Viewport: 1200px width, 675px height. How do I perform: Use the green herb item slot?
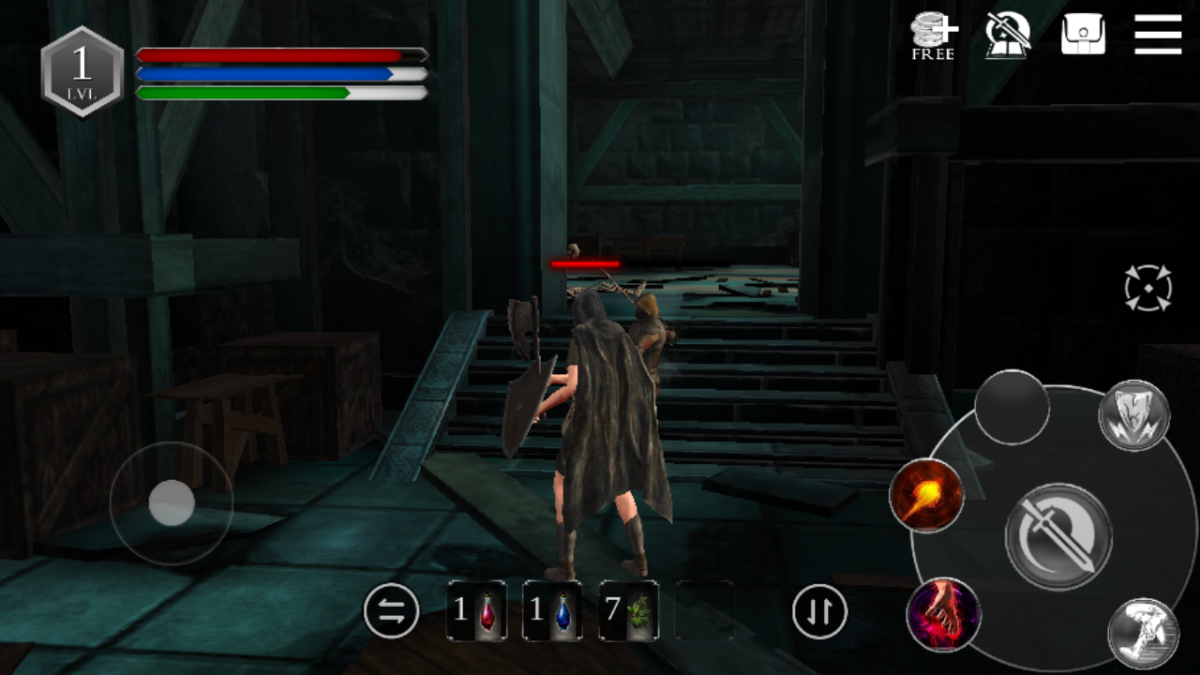coord(628,610)
